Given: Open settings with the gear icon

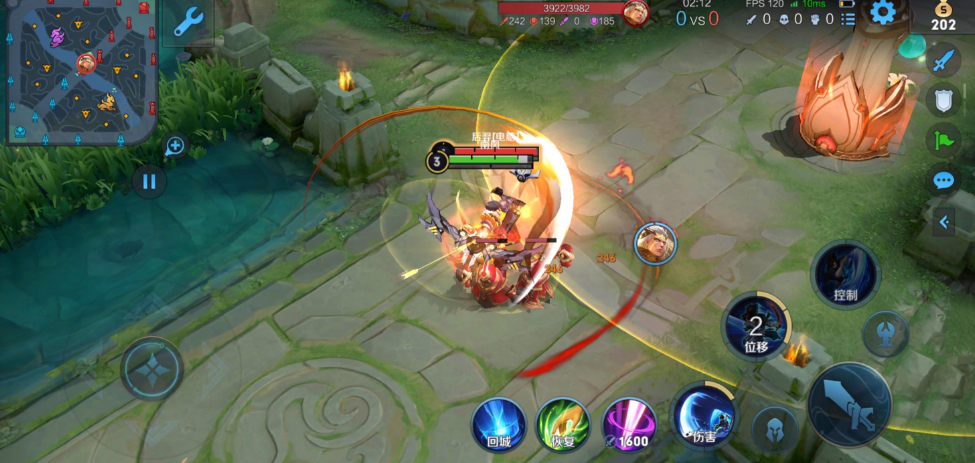Looking at the screenshot, I should coord(882,12).
